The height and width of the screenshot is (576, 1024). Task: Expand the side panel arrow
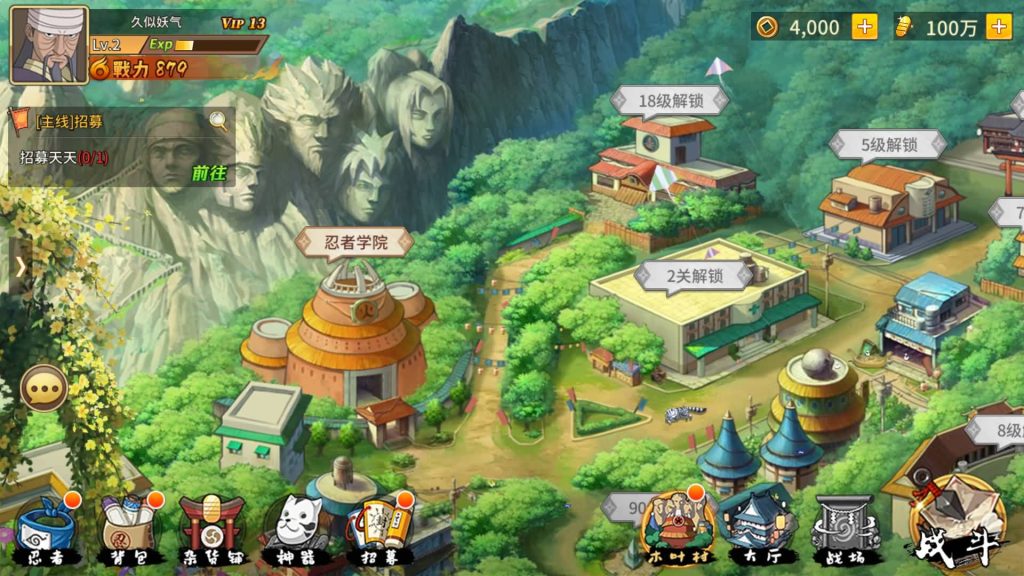point(20,267)
